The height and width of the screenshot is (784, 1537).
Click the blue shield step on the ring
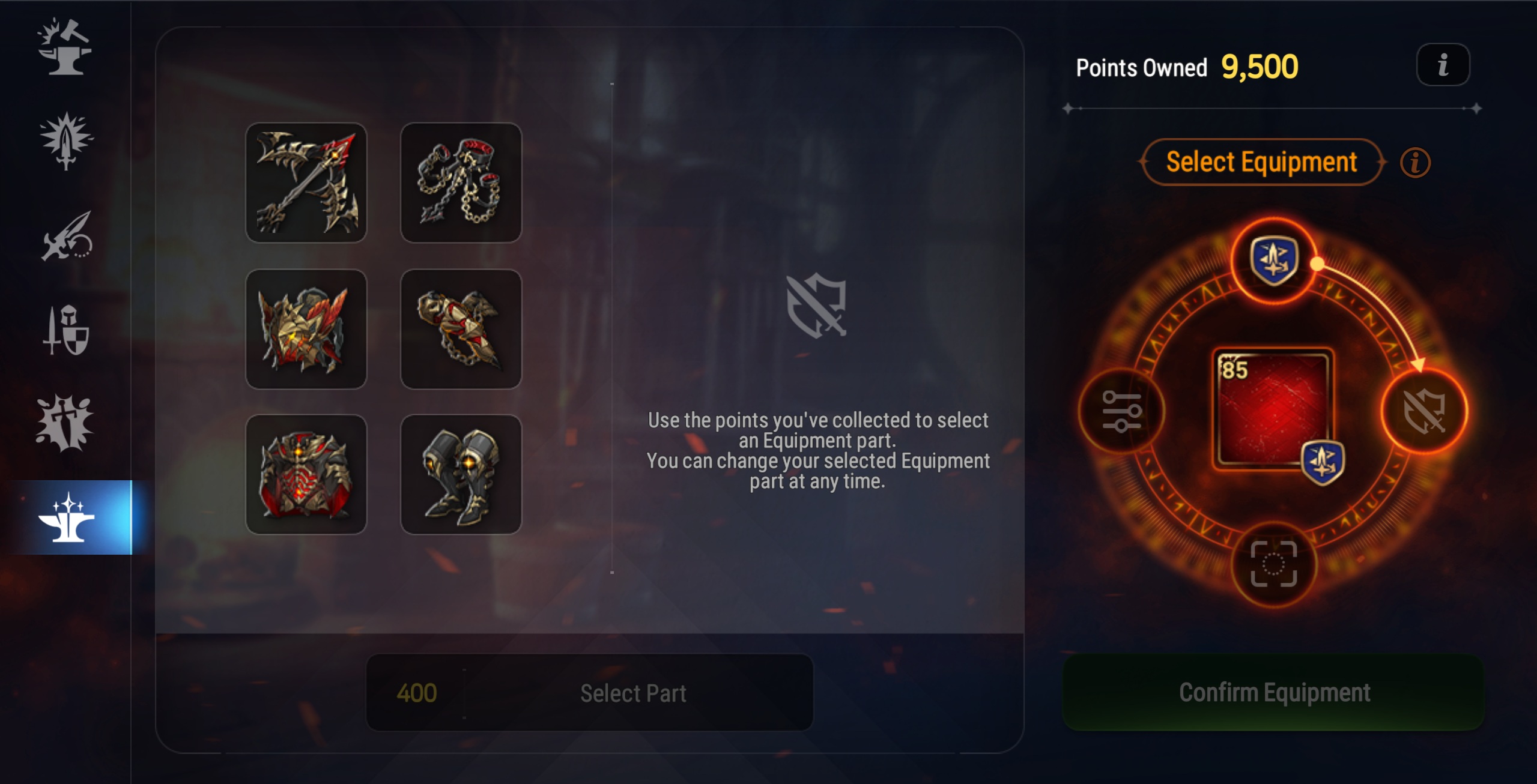click(x=1273, y=261)
